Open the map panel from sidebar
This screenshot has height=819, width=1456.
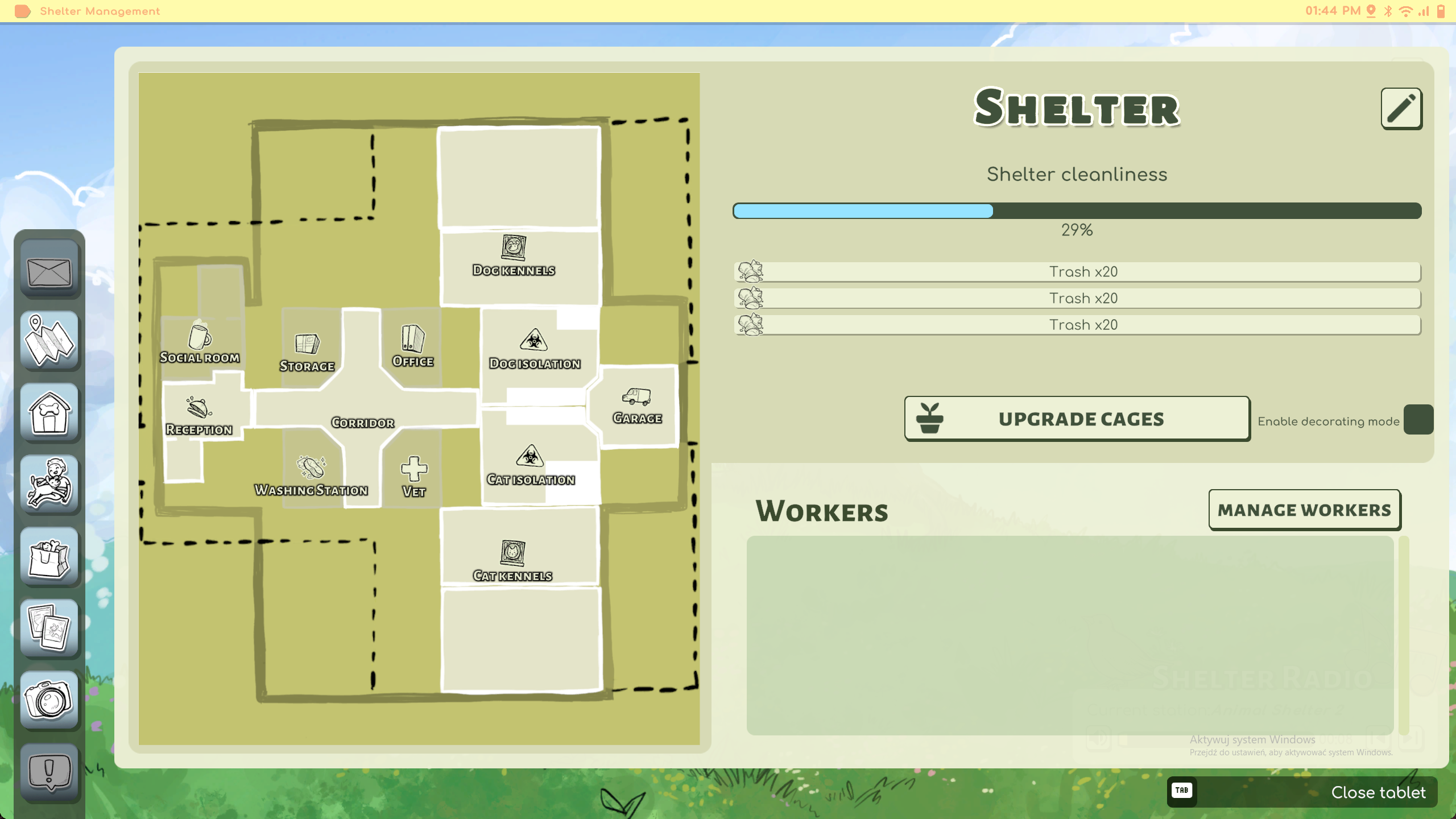click(x=49, y=341)
